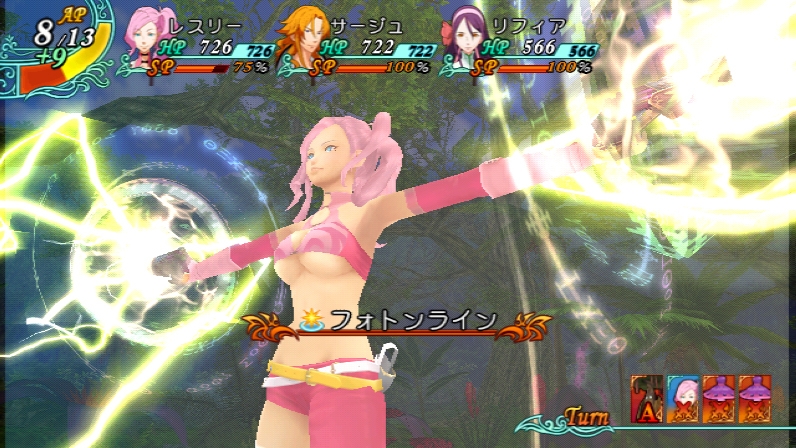
Task: Click the tree monster turn order card
Action: tap(646, 396)
